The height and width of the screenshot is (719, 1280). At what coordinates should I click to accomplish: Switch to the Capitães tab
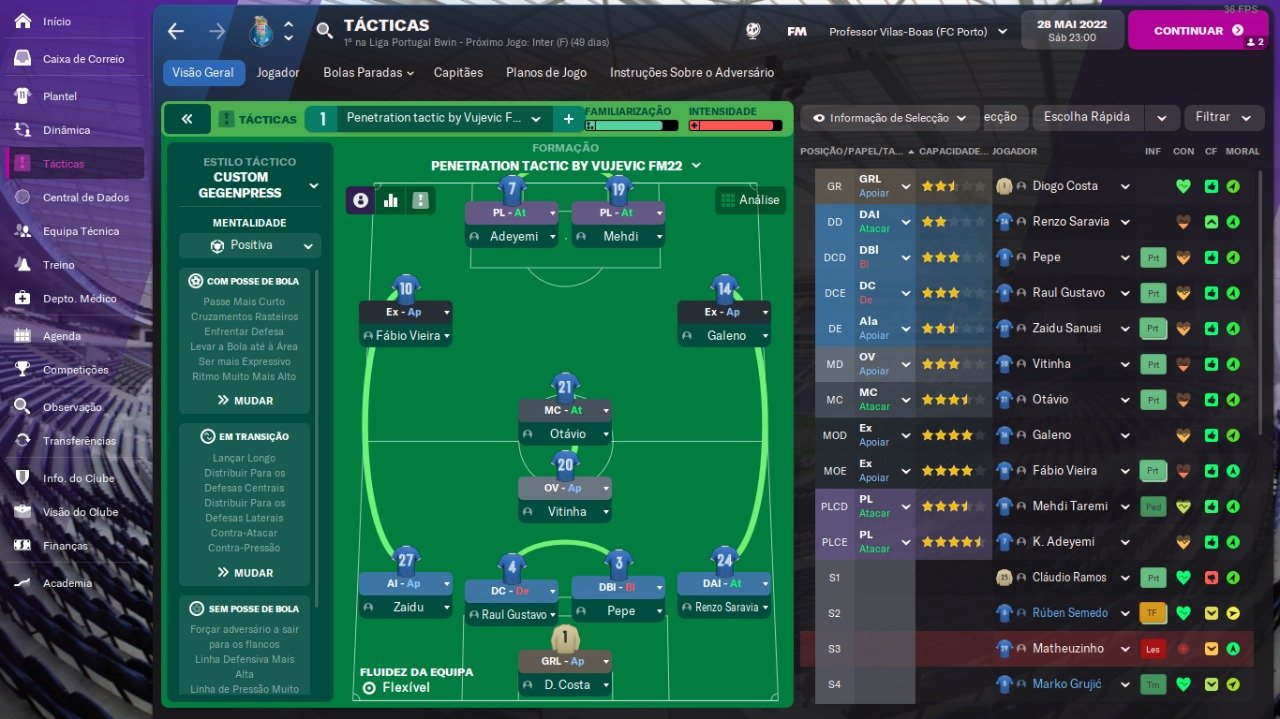tap(458, 73)
